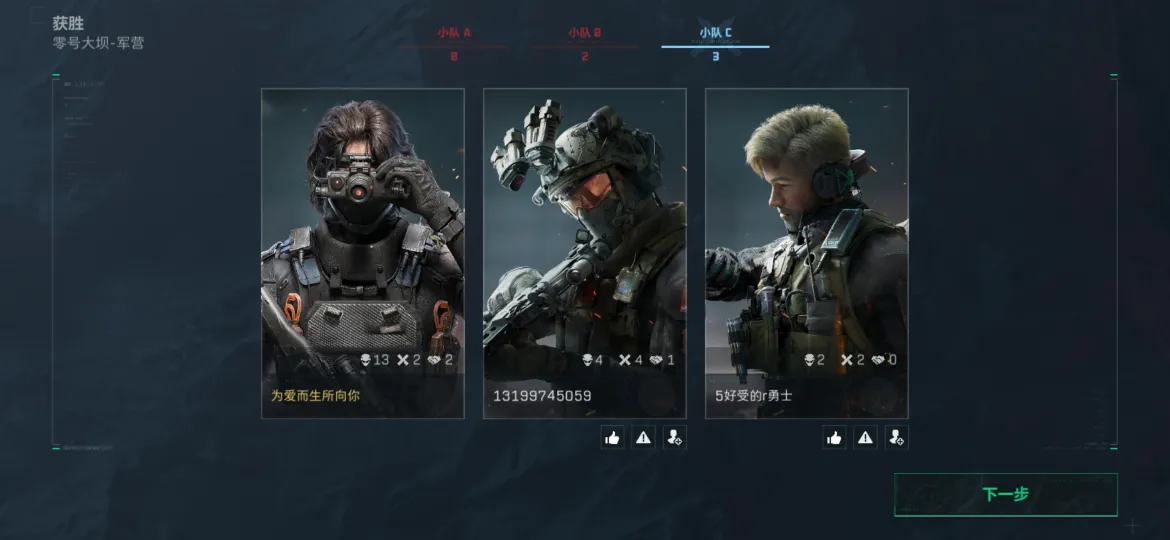Image resolution: width=1170 pixels, height=540 pixels.
Task: Select the 为爱而生所向你 player card
Action: [362, 252]
